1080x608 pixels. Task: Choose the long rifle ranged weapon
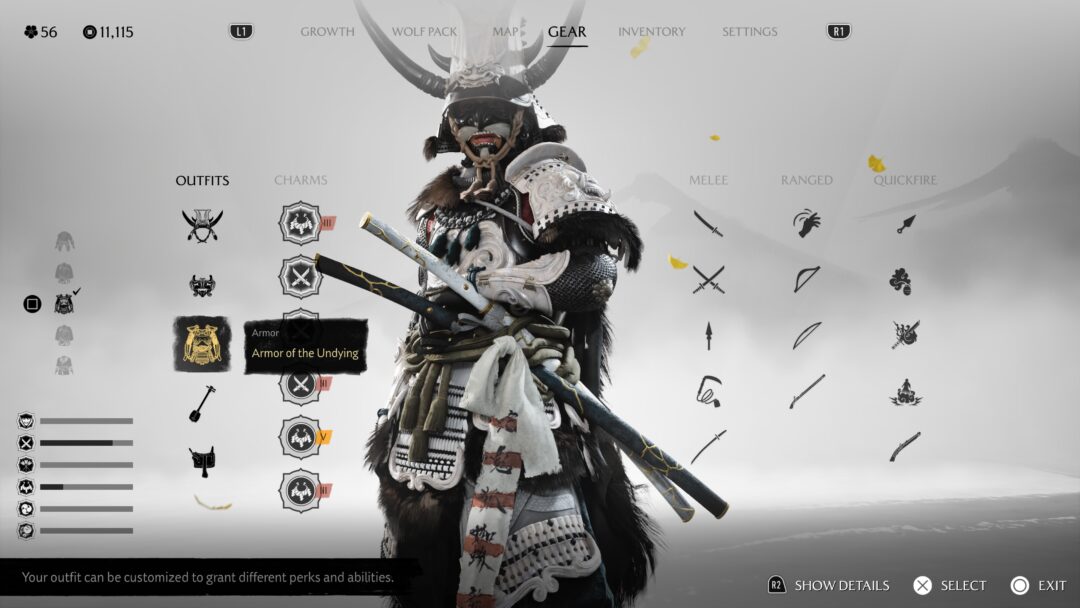click(806, 391)
